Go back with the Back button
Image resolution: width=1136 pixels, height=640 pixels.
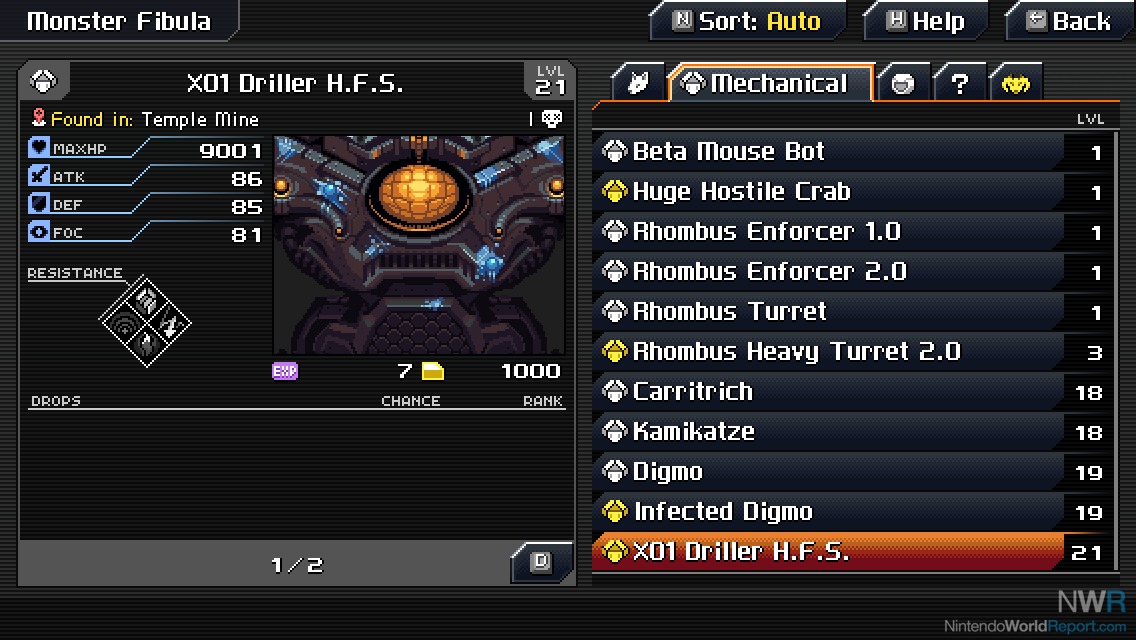tap(1069, 21)
